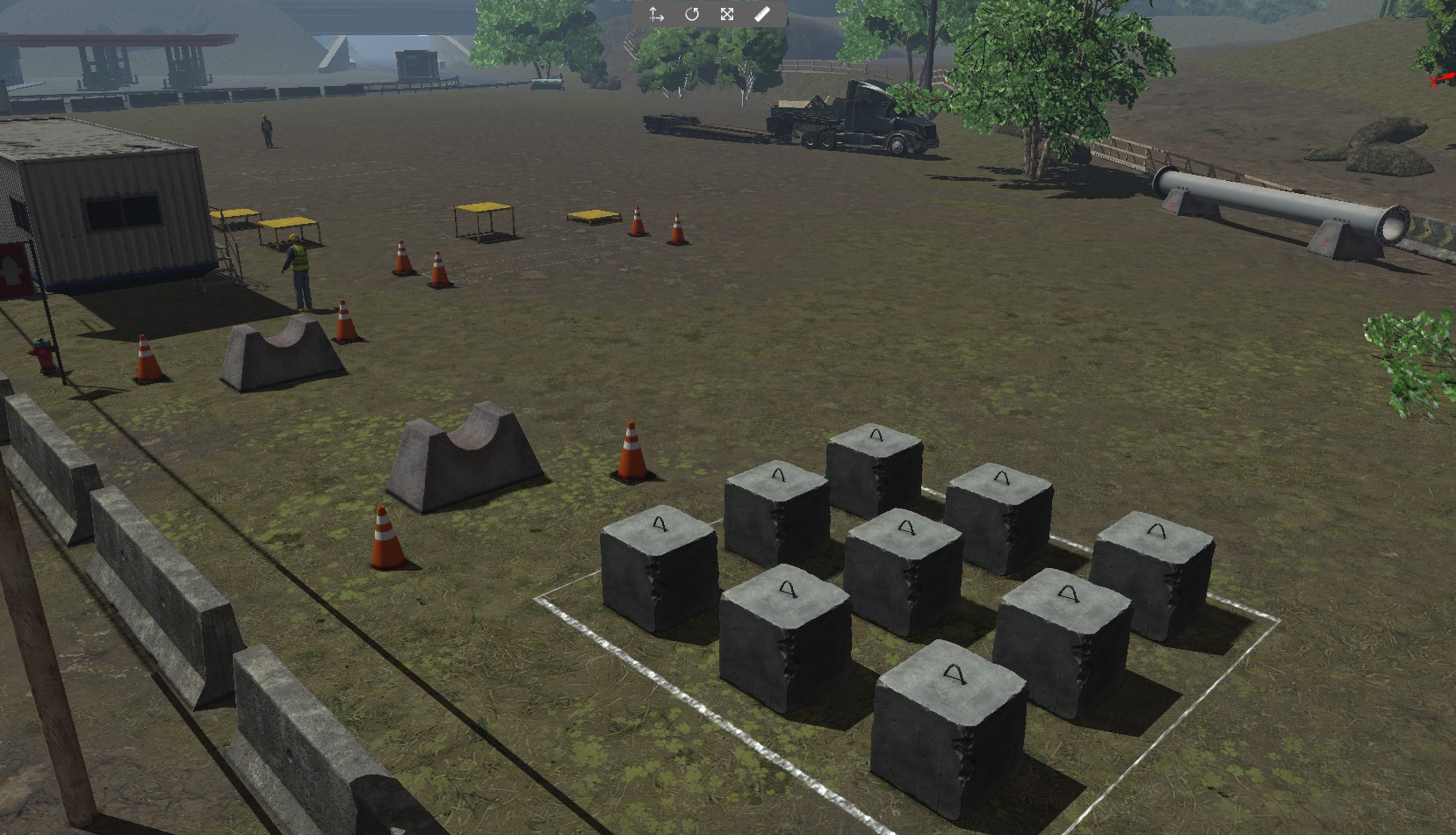Image resolution: width=1456 pixels, height=835 pixels.
Task: Activate the rotate arrow tool
Action: (x=692, y=14)
